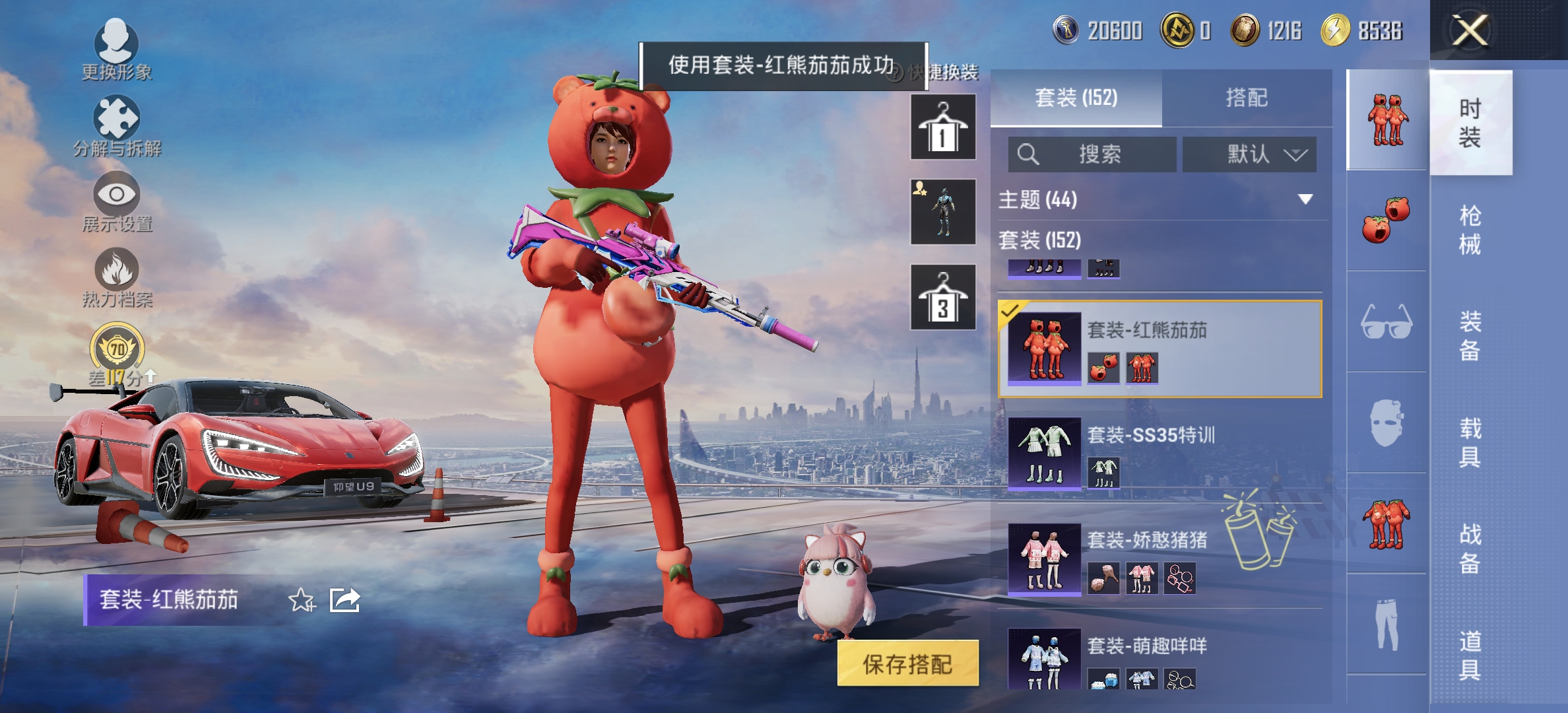
Task: Open the 默认 sorting dropdown
Action: tap(1249, 153)
